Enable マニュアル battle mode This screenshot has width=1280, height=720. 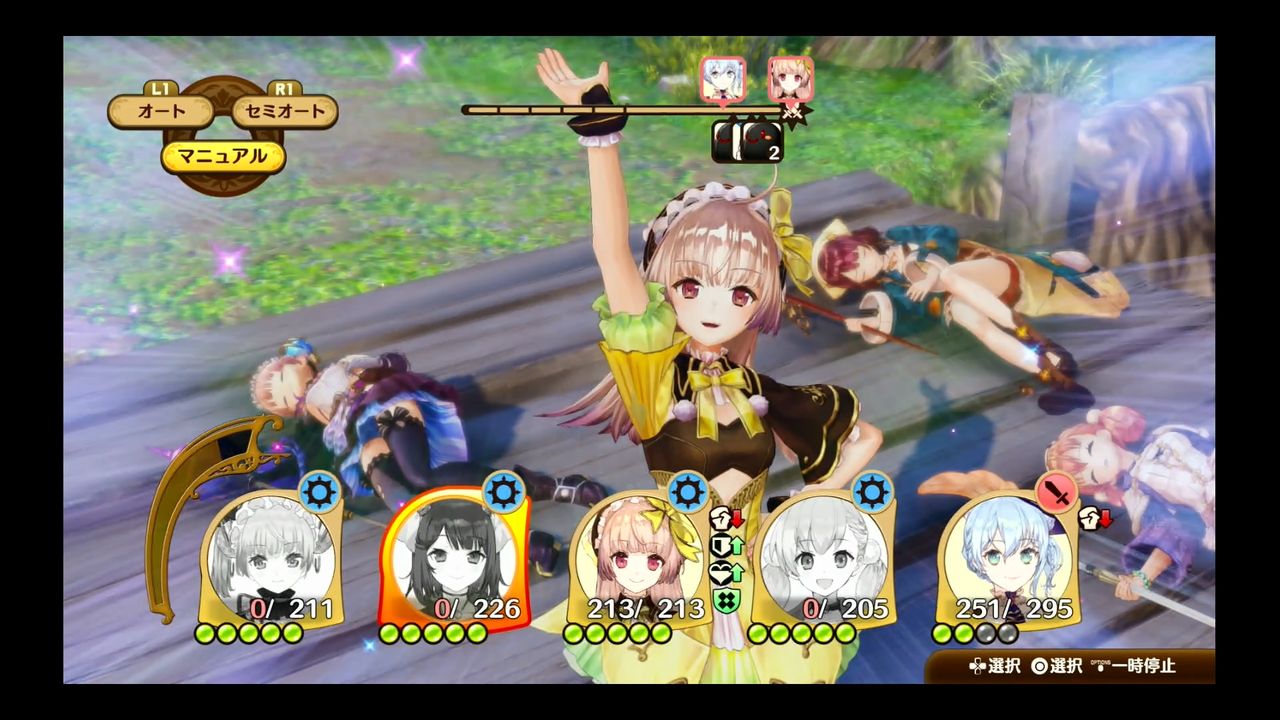(x=225, y=156)
